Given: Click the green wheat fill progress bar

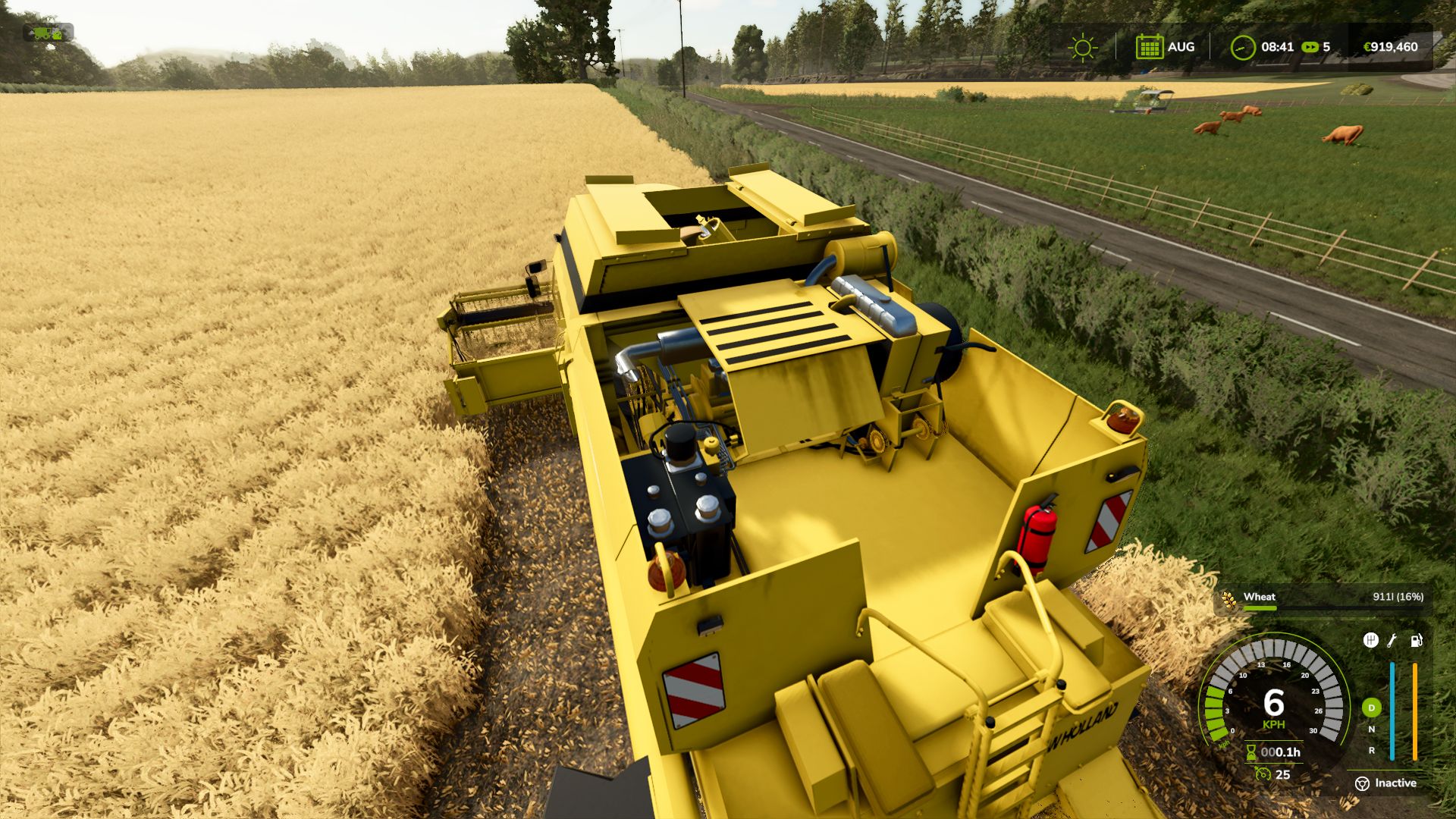Looking at the screenshot, I should pos(1261,608).
